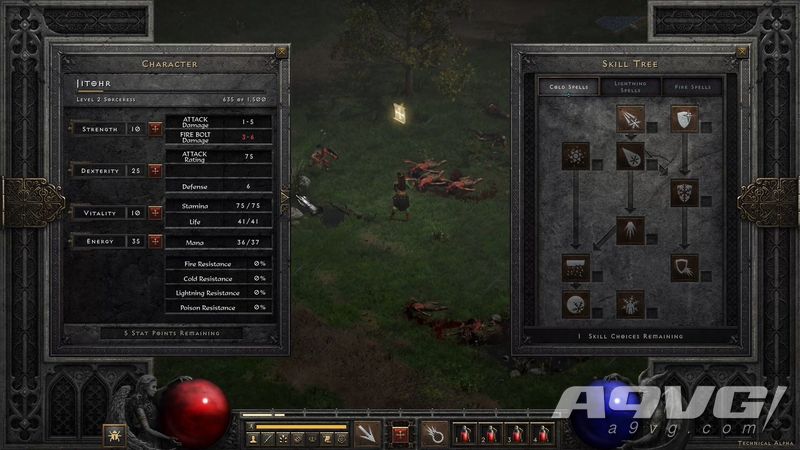Screen dimensions: 800x450
Task: Choose the Cold Mastery skill icon
Action: pyautogui.click(x=629, y=303)
